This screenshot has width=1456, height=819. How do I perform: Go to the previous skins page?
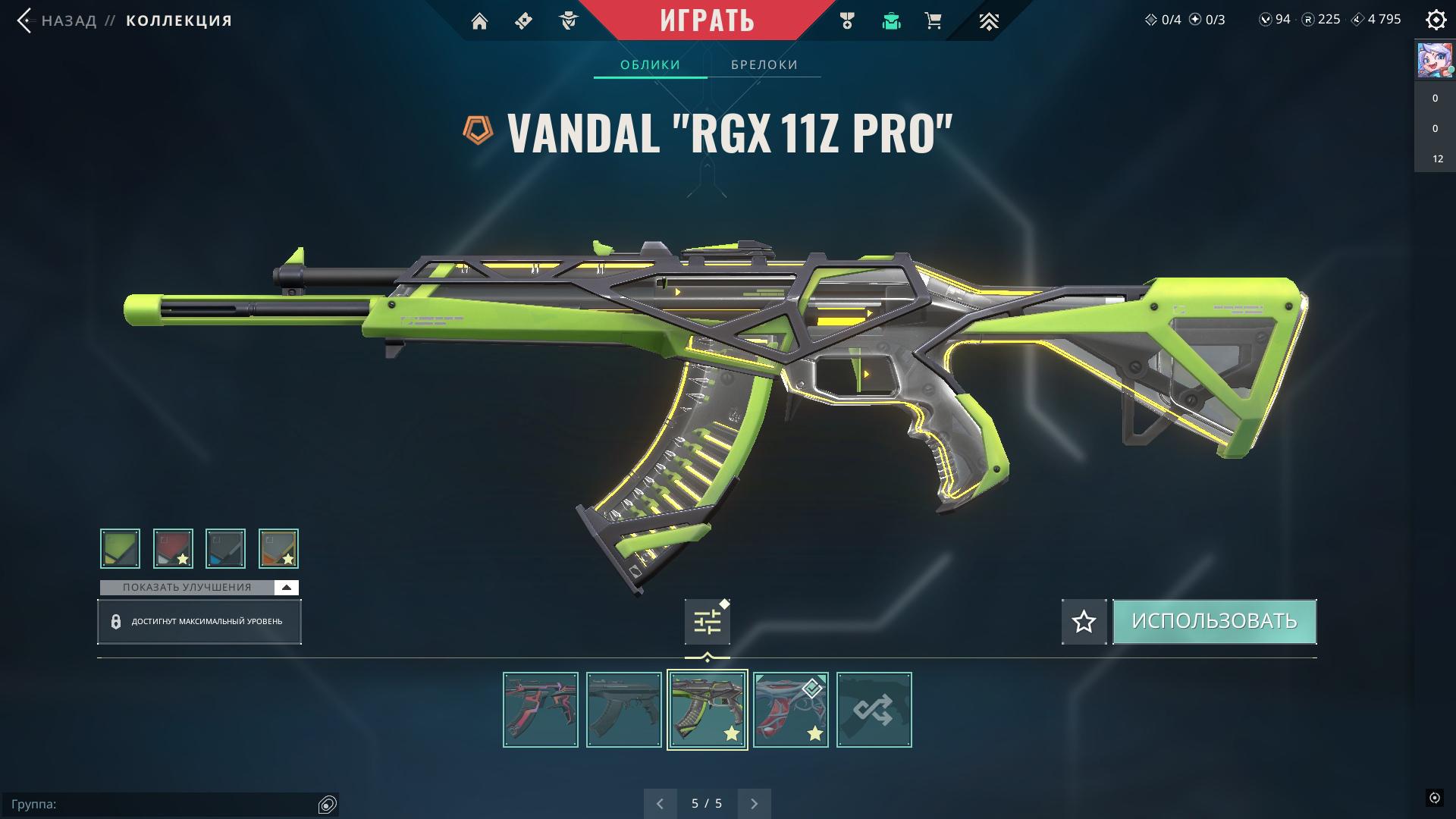[660, 803]
